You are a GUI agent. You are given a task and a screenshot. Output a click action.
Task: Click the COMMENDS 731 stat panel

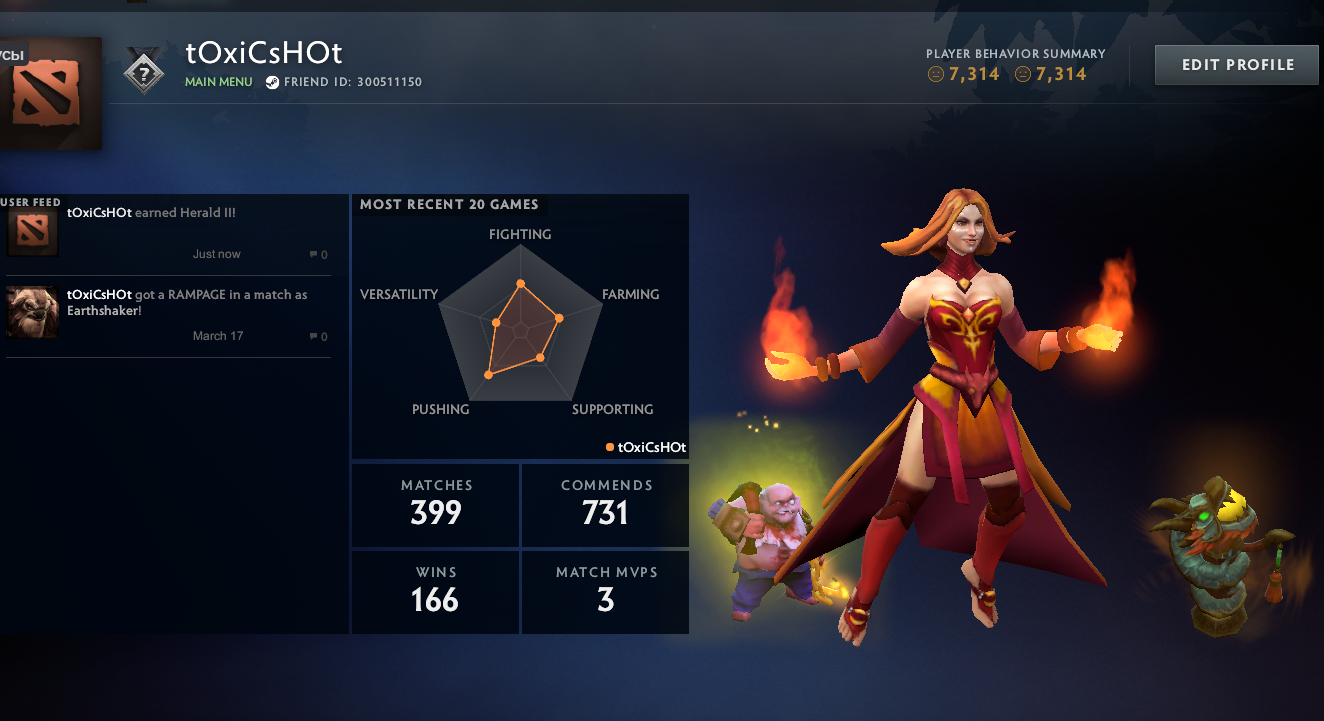tap(605, 505)
